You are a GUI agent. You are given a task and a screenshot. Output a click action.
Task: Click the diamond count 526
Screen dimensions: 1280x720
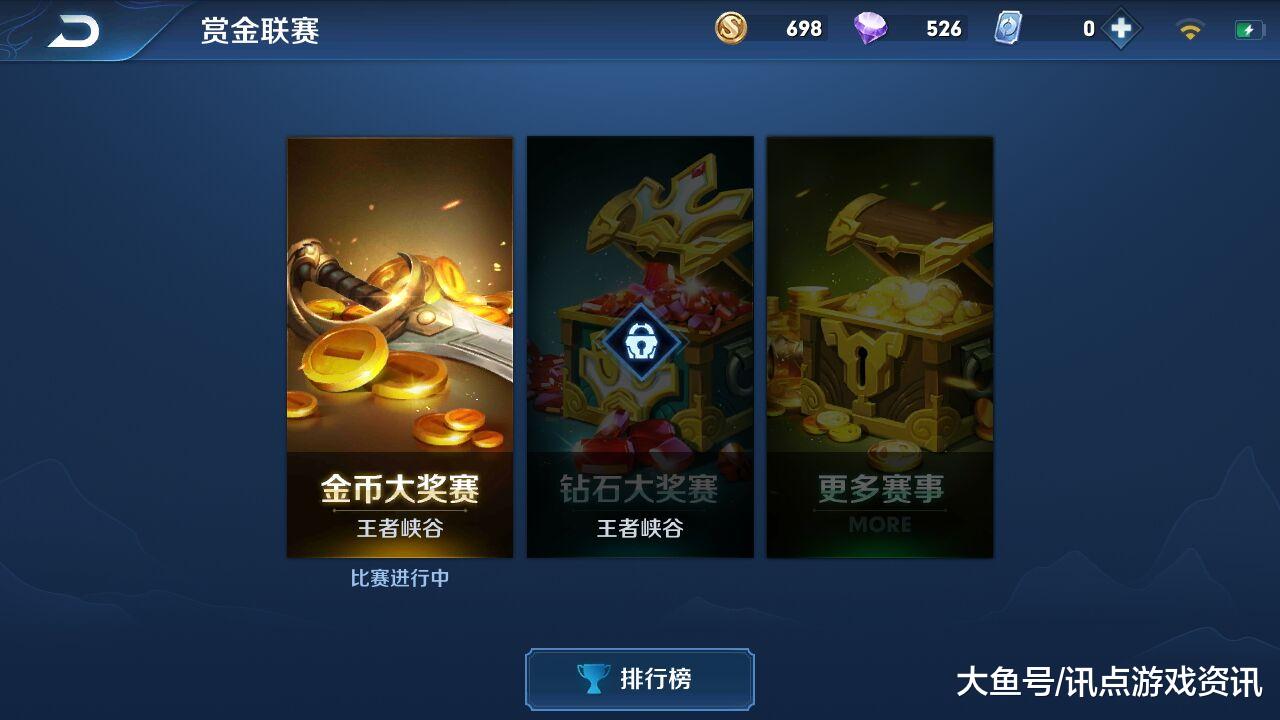tap(937, 28)
